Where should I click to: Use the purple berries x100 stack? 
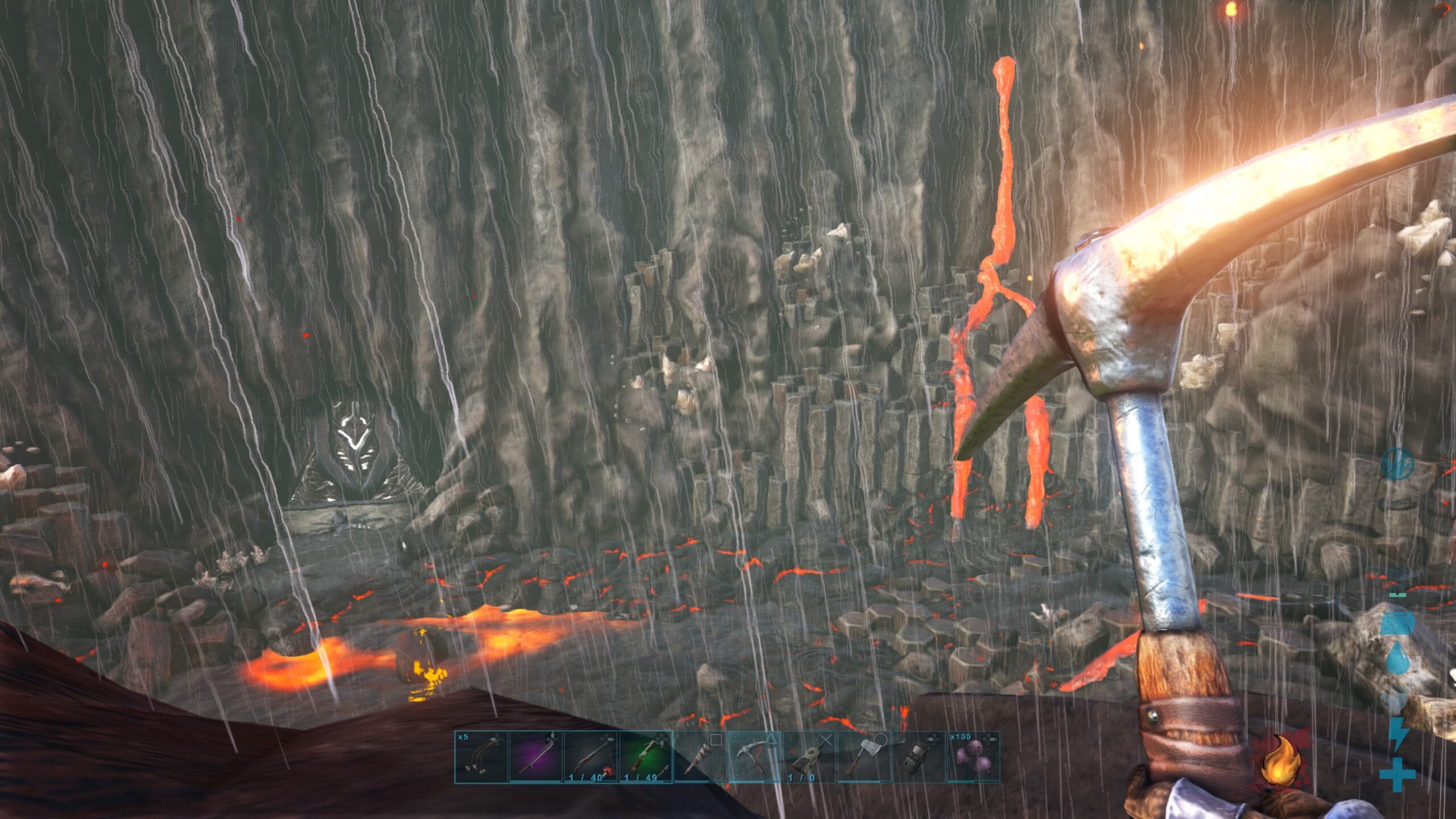973,756
